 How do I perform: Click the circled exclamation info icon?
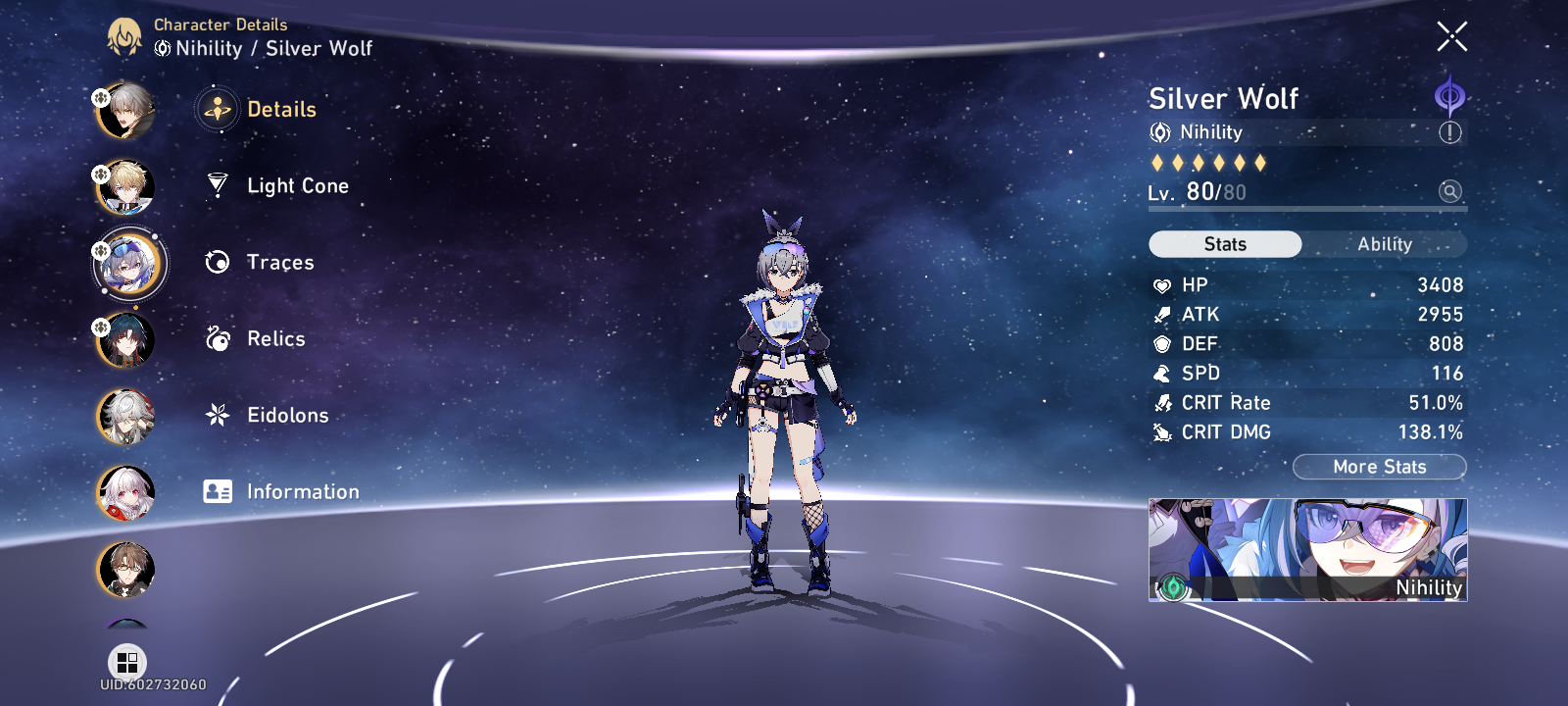pos(1451,132)
